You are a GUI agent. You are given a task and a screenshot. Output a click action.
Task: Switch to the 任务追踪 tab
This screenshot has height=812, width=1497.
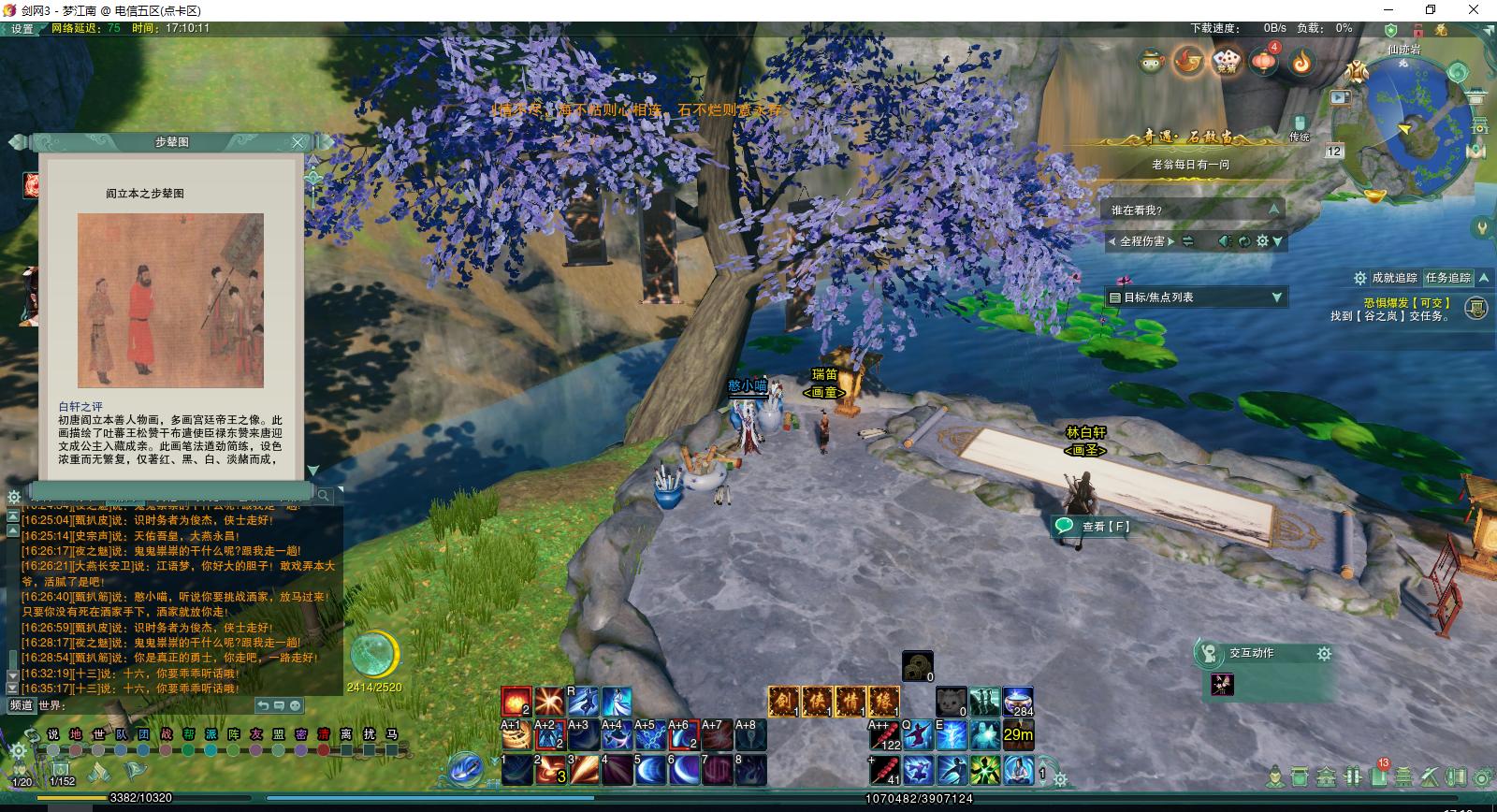coord(1447,278)
